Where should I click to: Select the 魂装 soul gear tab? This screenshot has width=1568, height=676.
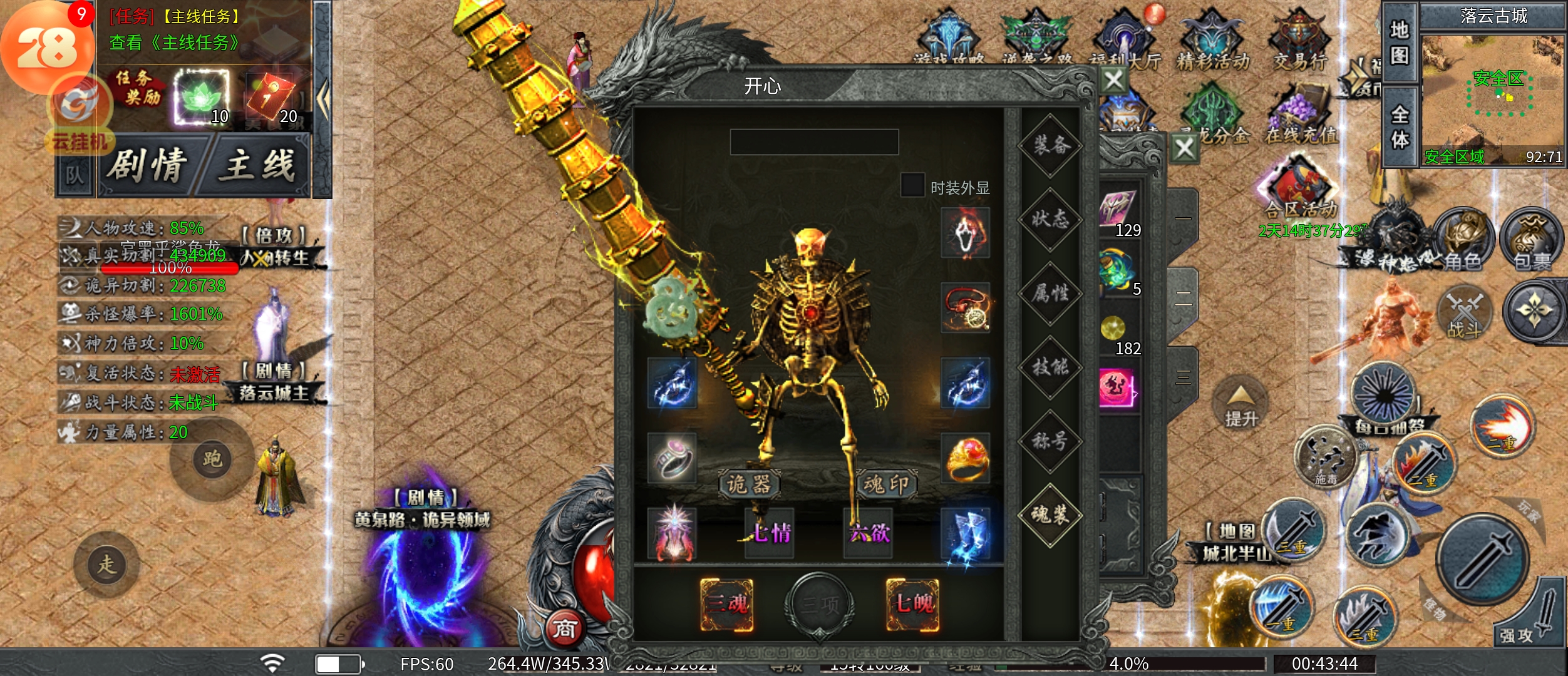(1051, 515)
